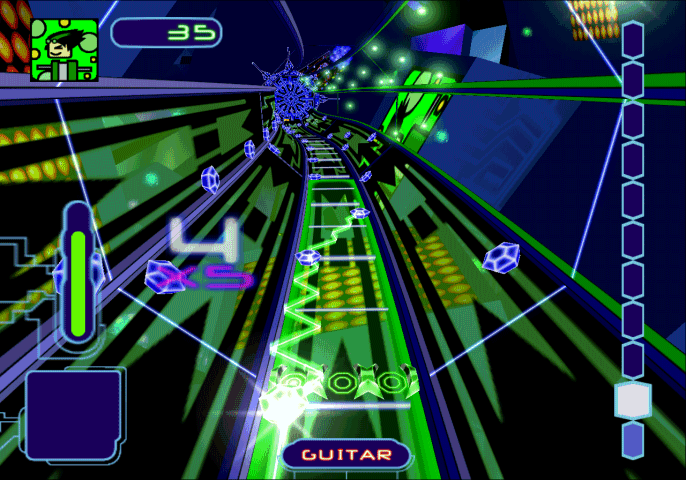Click the green player avatar portrait

pos(64,49)
